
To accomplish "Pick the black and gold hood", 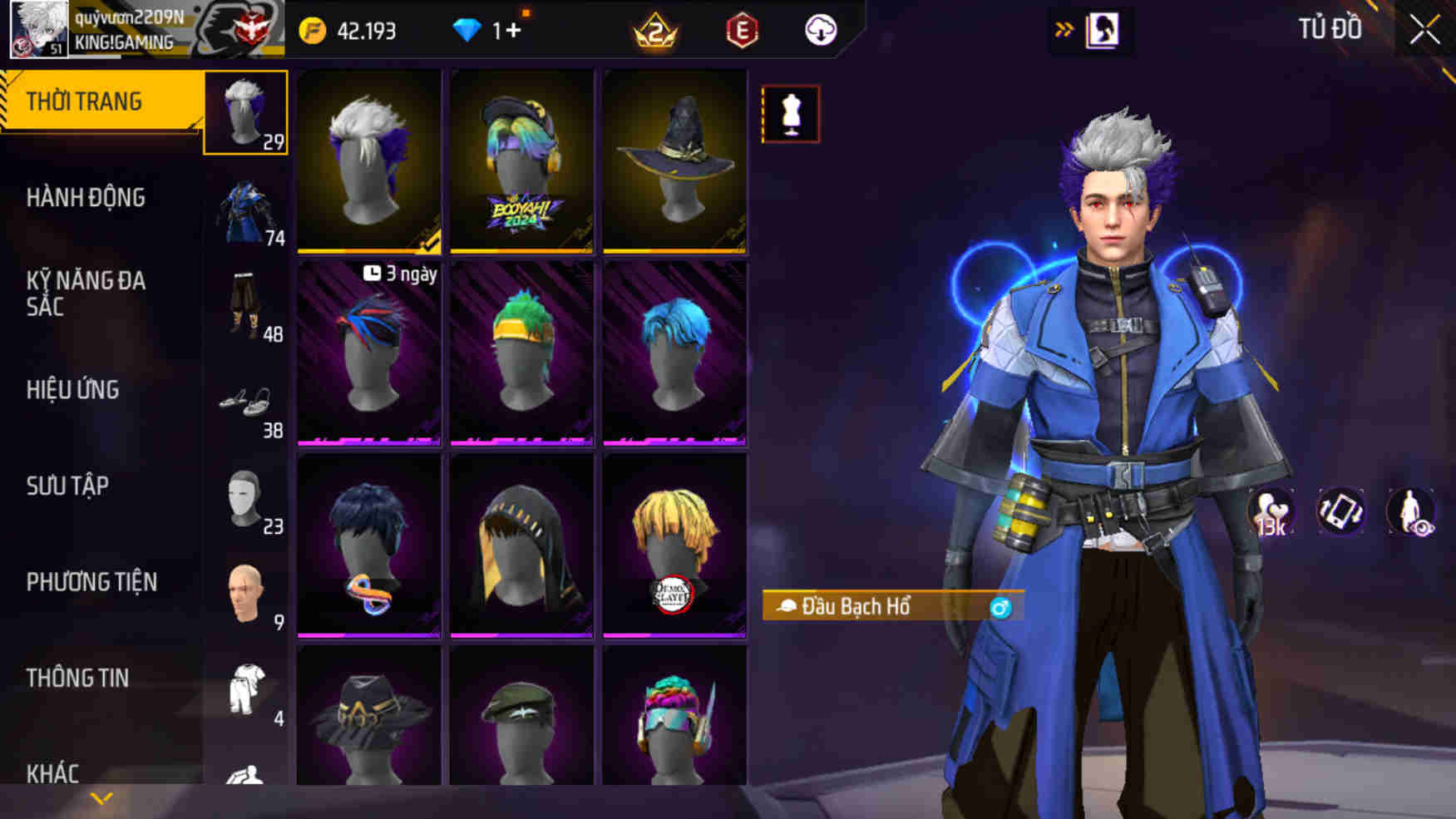I will point(522,545).
